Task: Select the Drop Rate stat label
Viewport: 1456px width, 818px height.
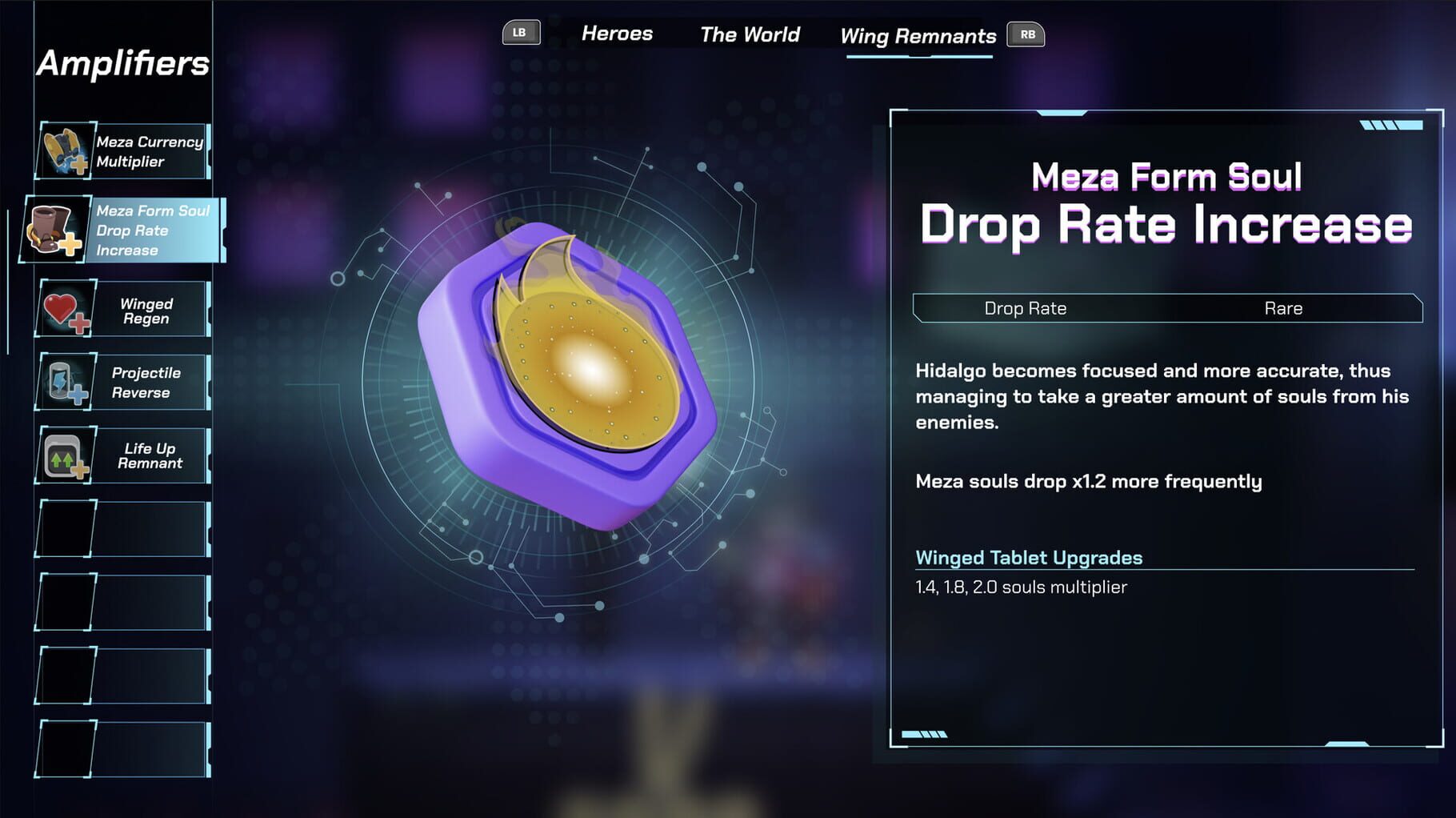Action: point(1027,308)
